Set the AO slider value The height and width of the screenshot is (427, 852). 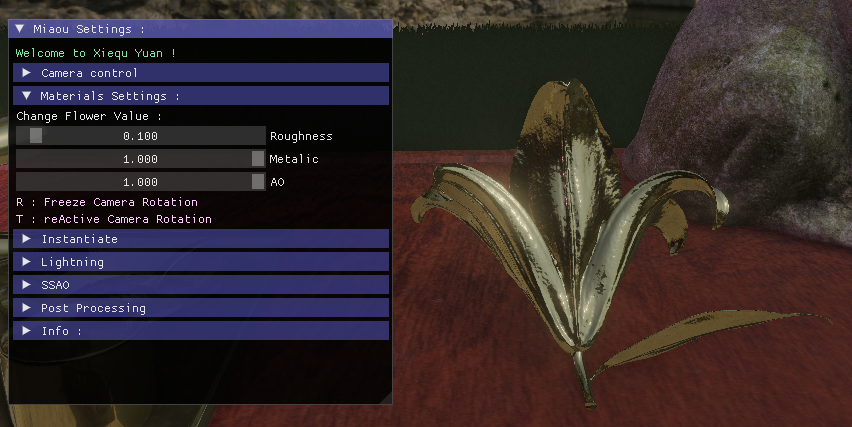140,182
